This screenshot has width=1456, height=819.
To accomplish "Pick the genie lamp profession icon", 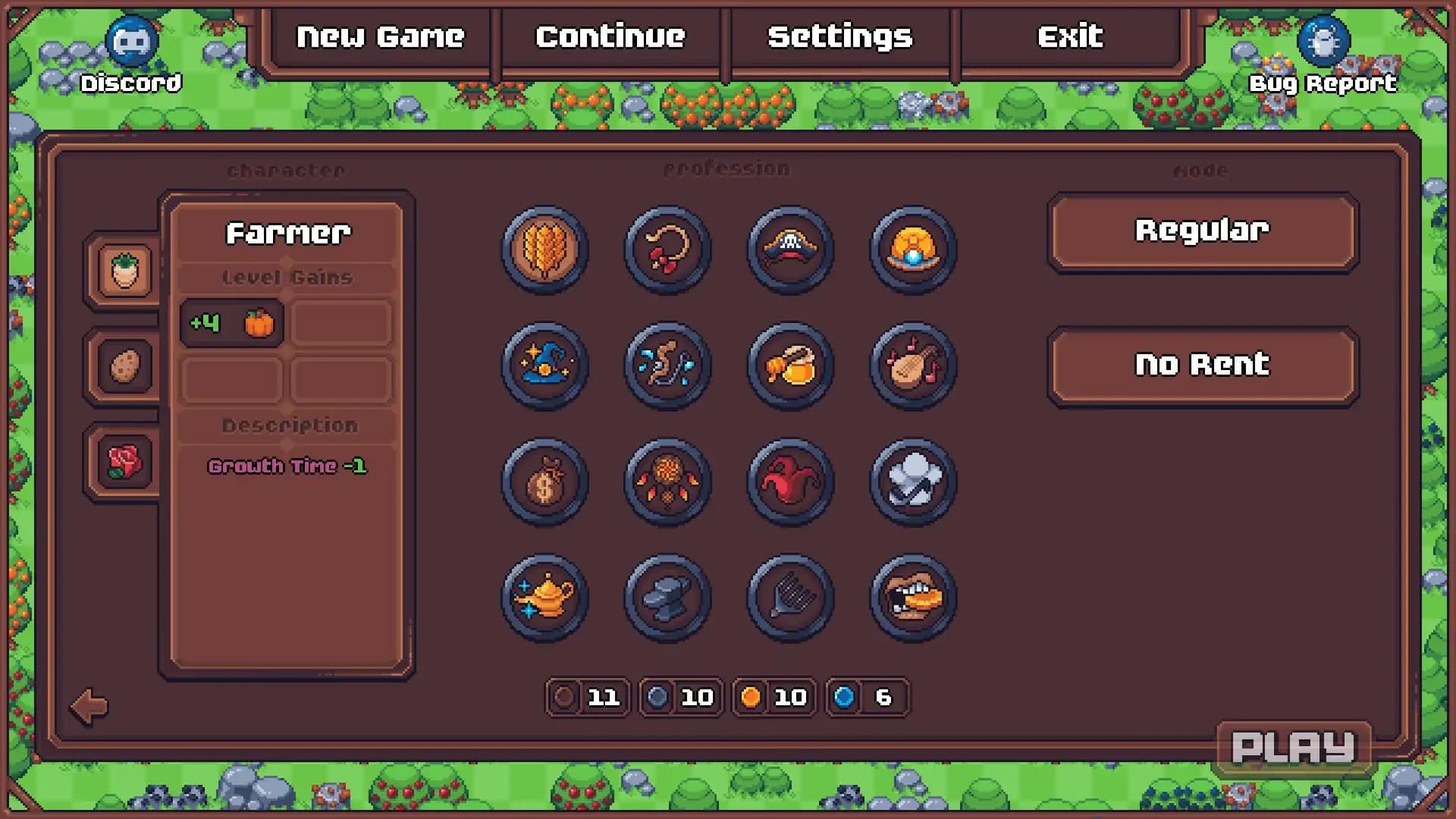I will point(544,598).
